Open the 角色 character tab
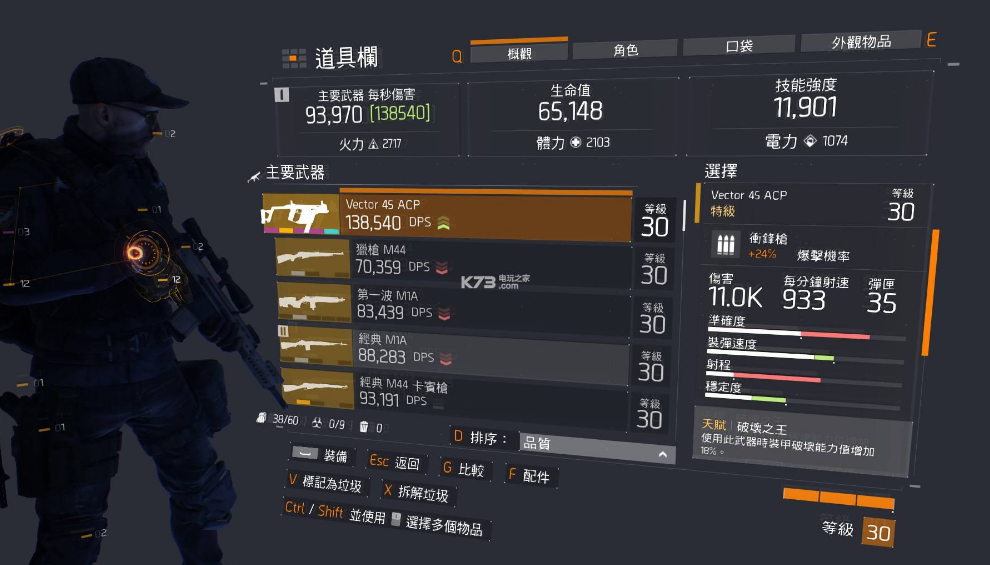This screenshot has width=990, height=565. pyautogui.click(x=625, y=50)
